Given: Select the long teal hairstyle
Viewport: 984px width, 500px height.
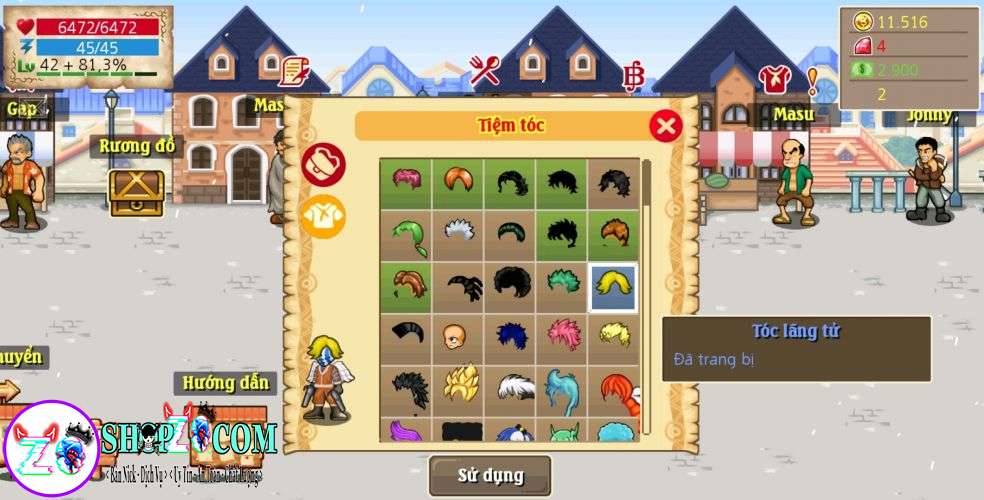Looking at the screenshot, I should point(562,390).
